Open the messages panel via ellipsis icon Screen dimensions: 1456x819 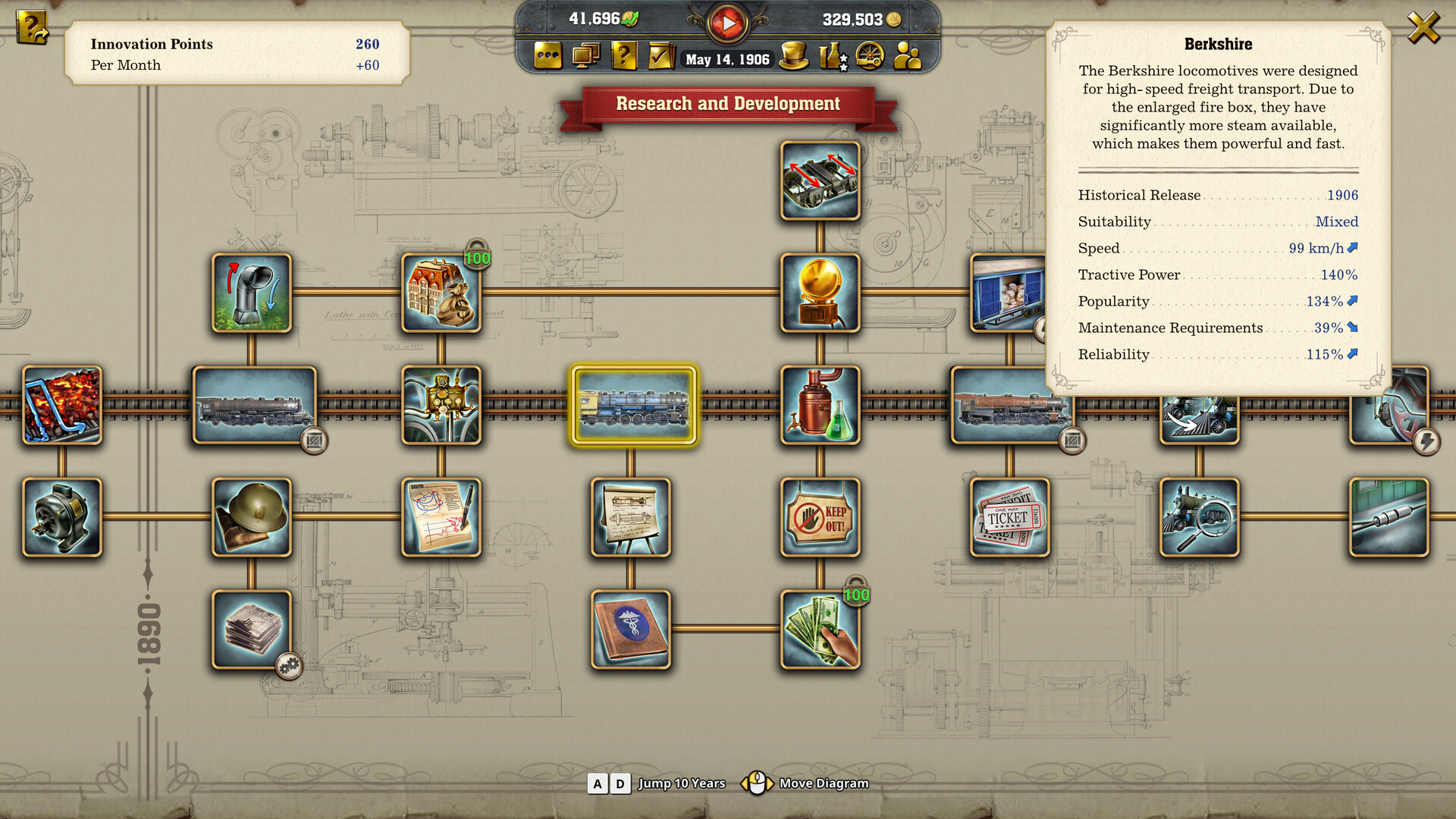548,56
